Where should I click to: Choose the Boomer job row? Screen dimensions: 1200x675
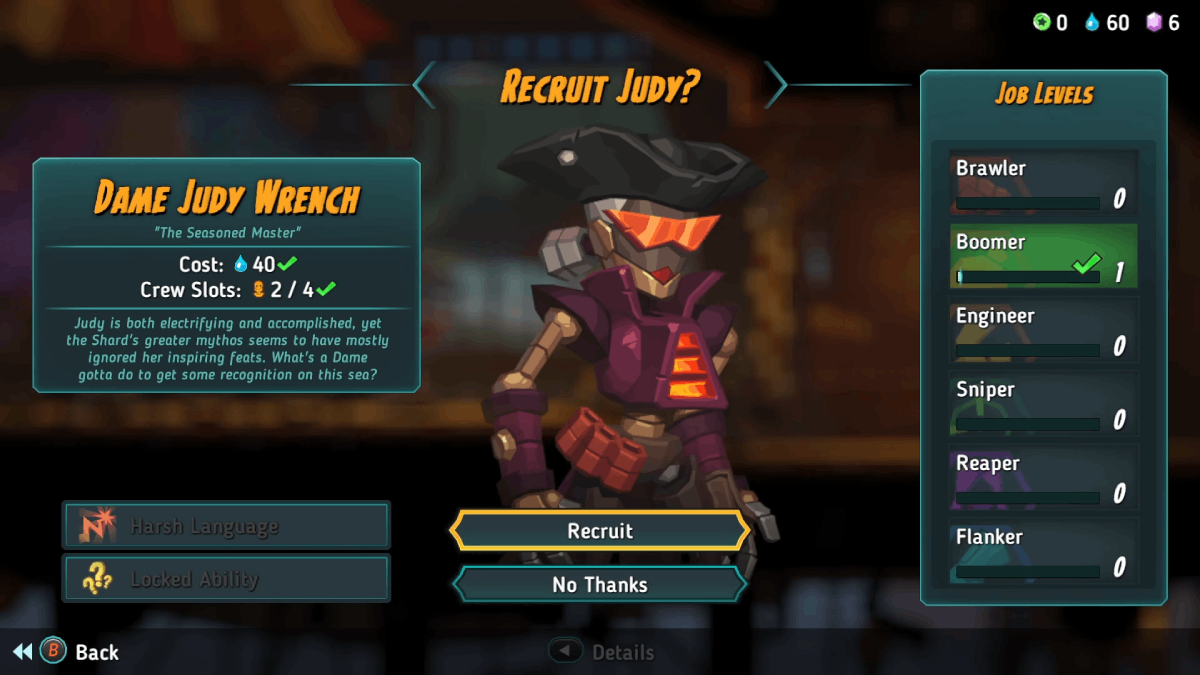pyautogui.click(x=1043, y=257)
